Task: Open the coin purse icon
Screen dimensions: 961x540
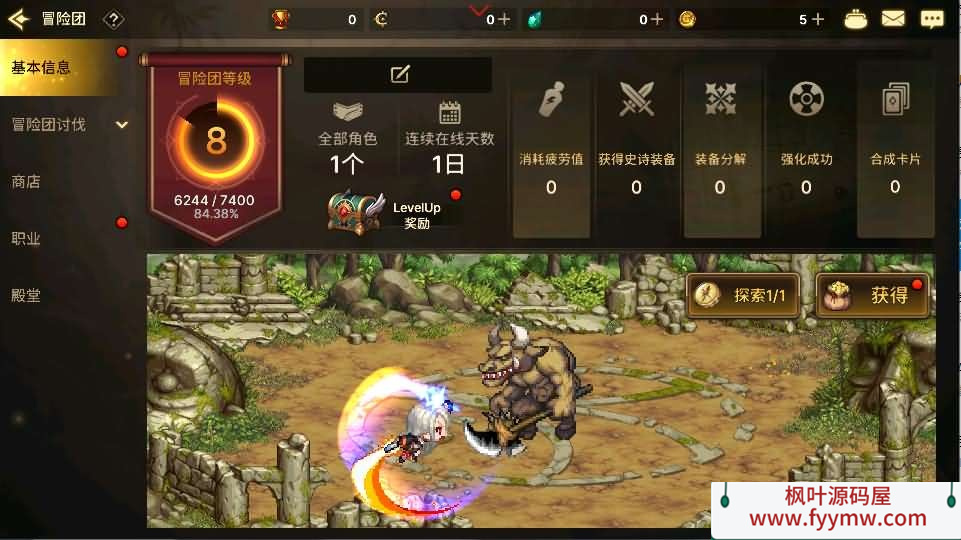Action: pyautogui.click(x=856, y=19)
